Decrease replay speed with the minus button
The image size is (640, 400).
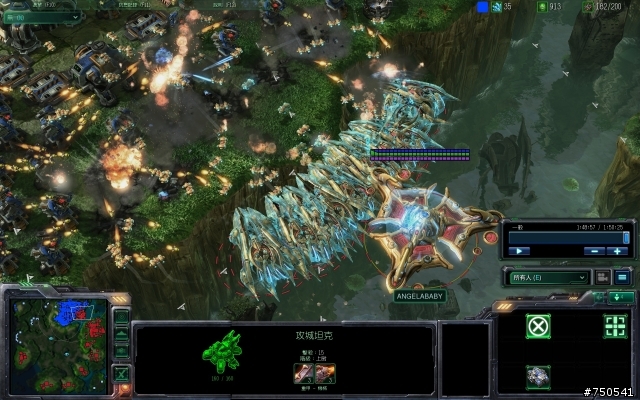594,250
